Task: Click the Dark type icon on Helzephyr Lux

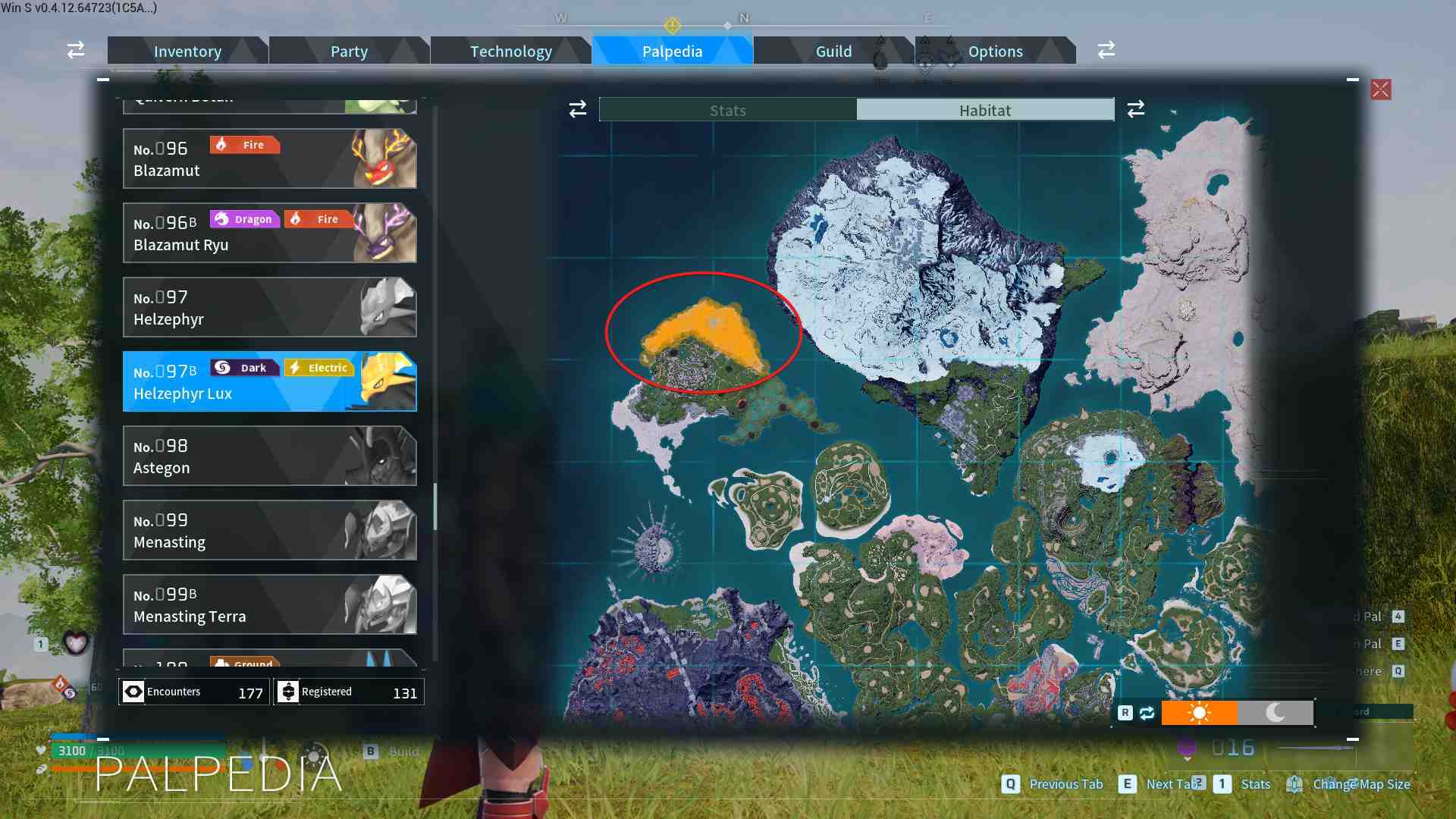Action: pyautogui.click(x=244, y=367)
